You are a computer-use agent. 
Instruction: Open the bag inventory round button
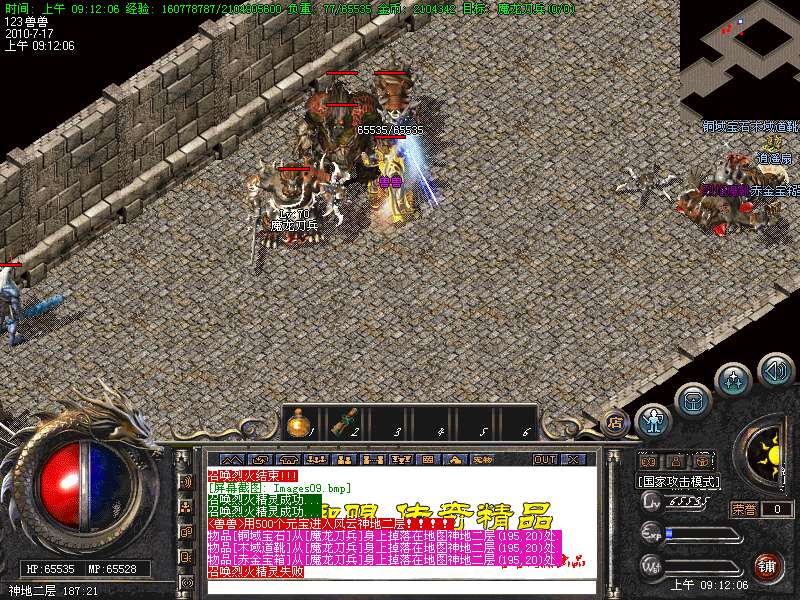tap(692, 400)
